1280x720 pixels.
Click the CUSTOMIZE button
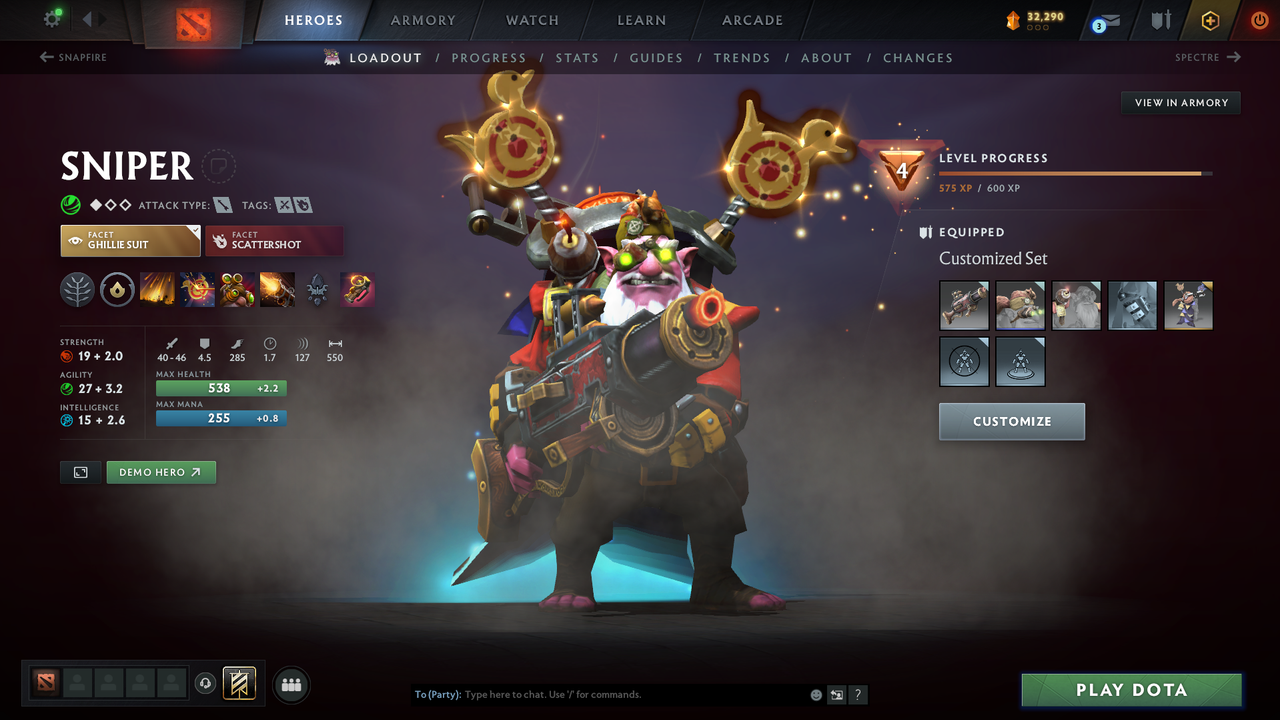point(1011,421)
